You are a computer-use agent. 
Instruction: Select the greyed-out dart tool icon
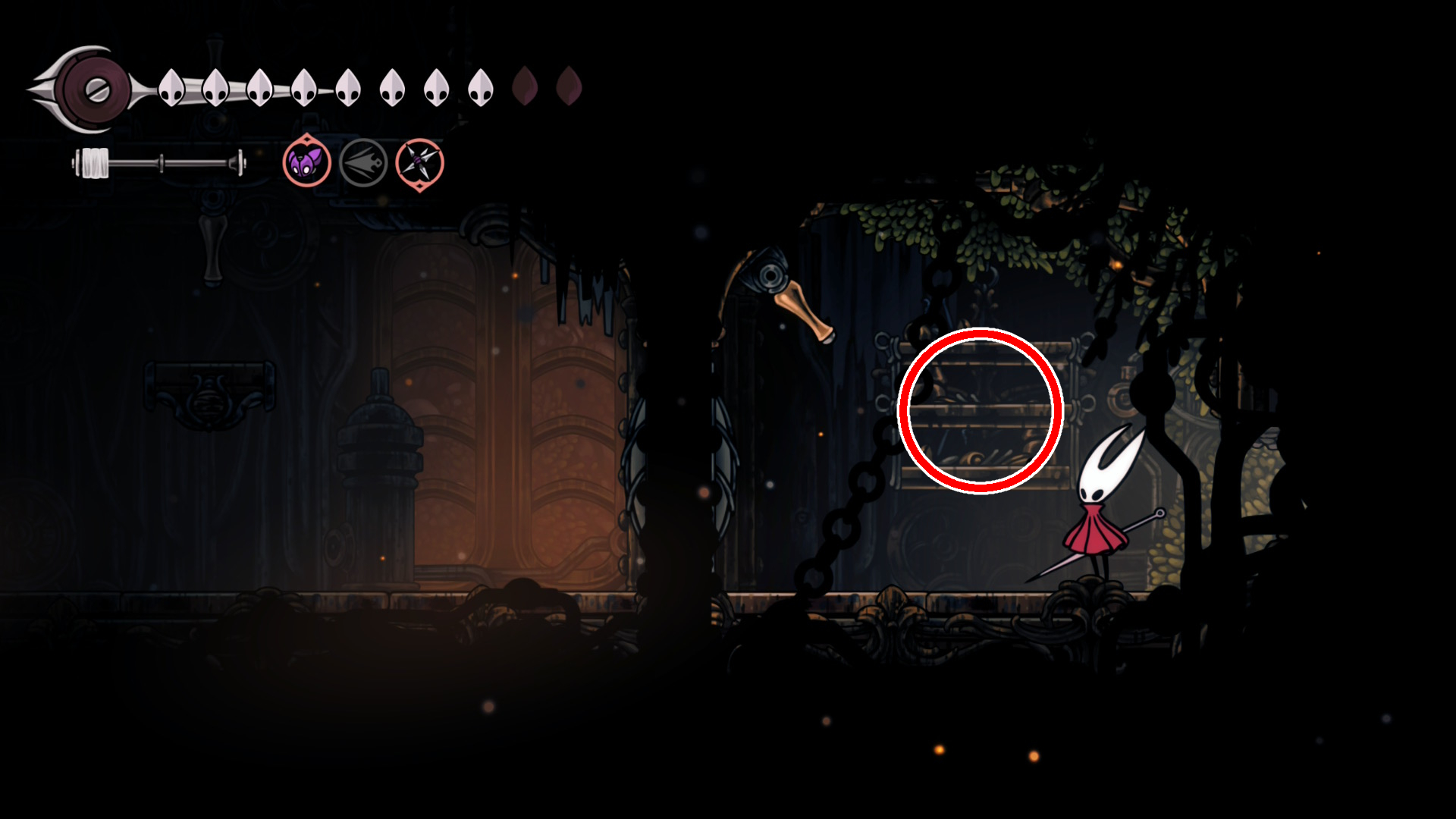point(363,162)
